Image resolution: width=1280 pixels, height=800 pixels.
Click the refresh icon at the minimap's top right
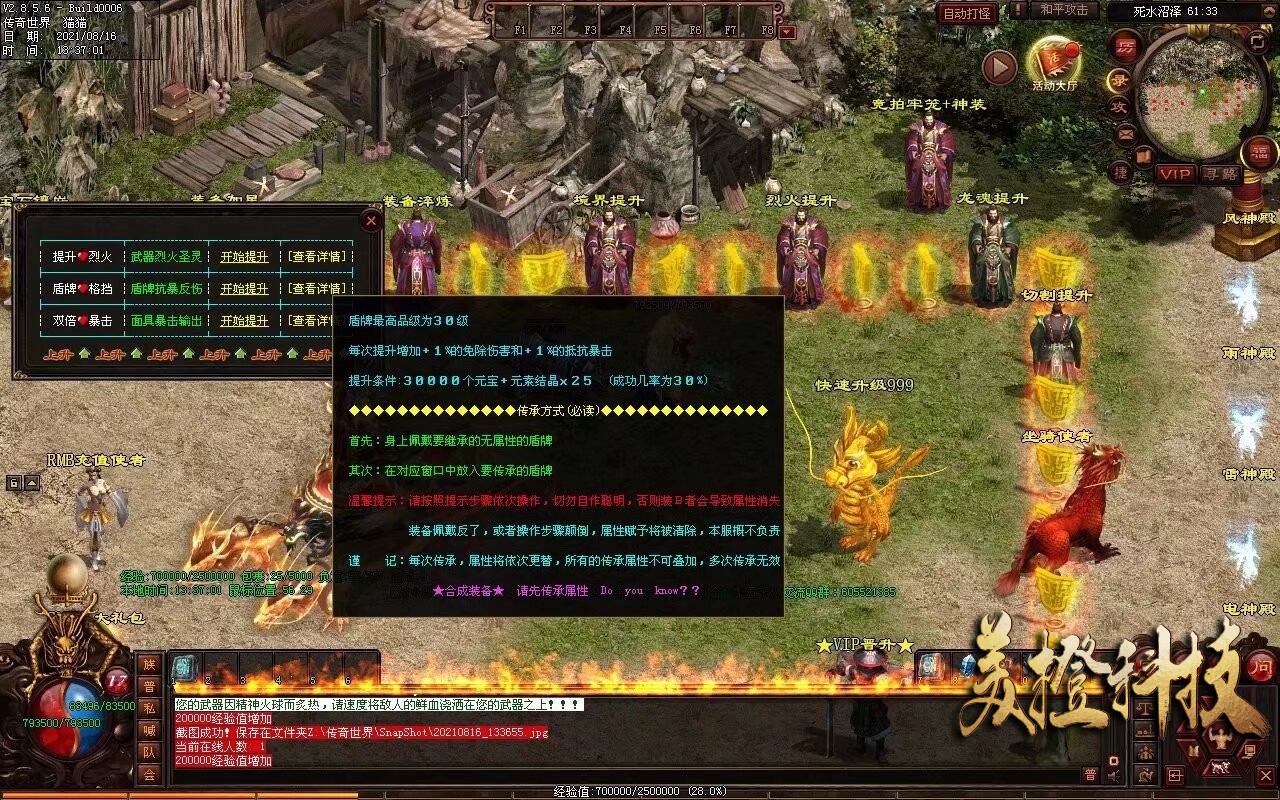pos(1256,44)
